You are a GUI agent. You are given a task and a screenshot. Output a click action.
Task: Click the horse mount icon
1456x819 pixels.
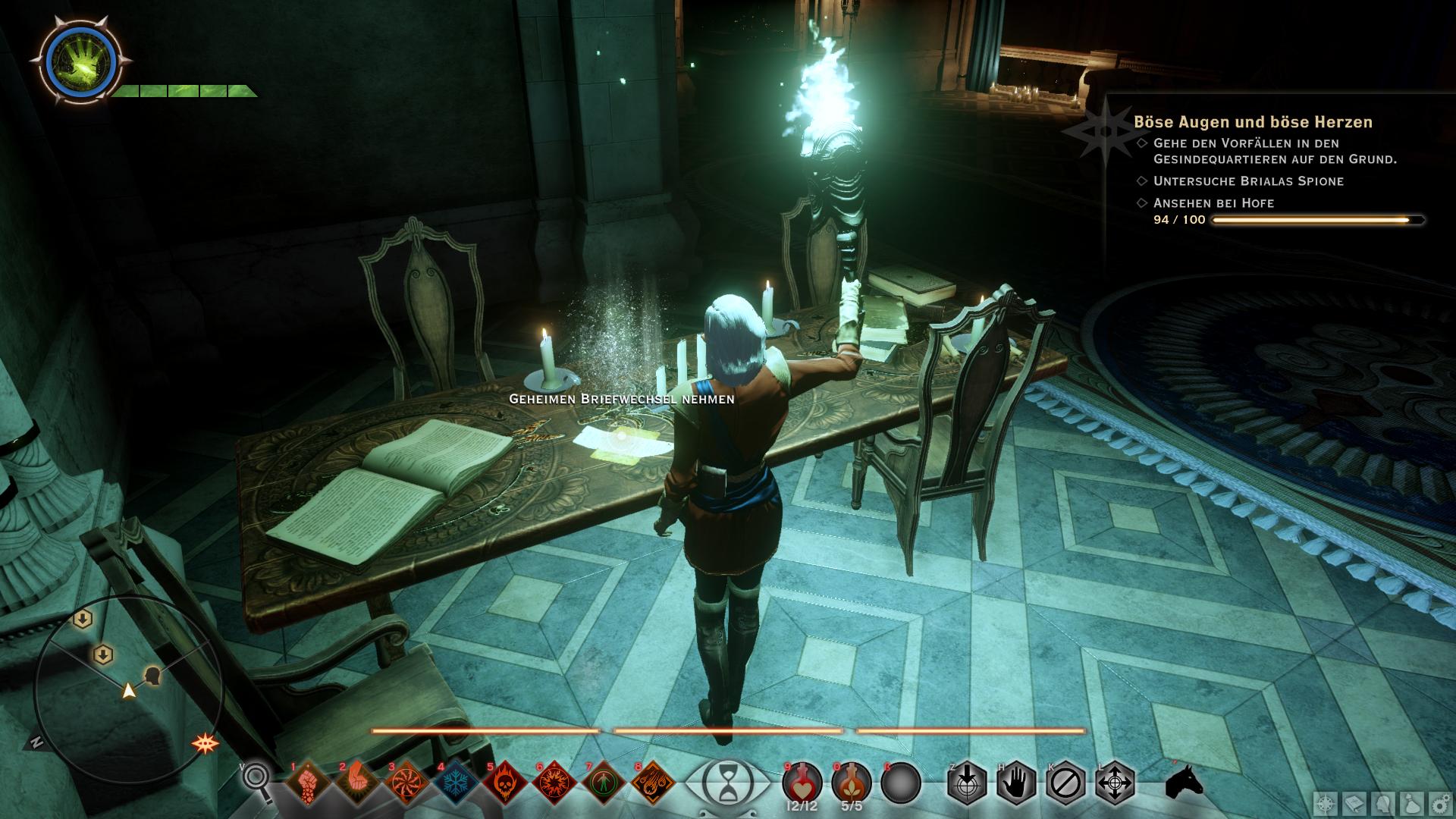click(x=1184, y=781)
